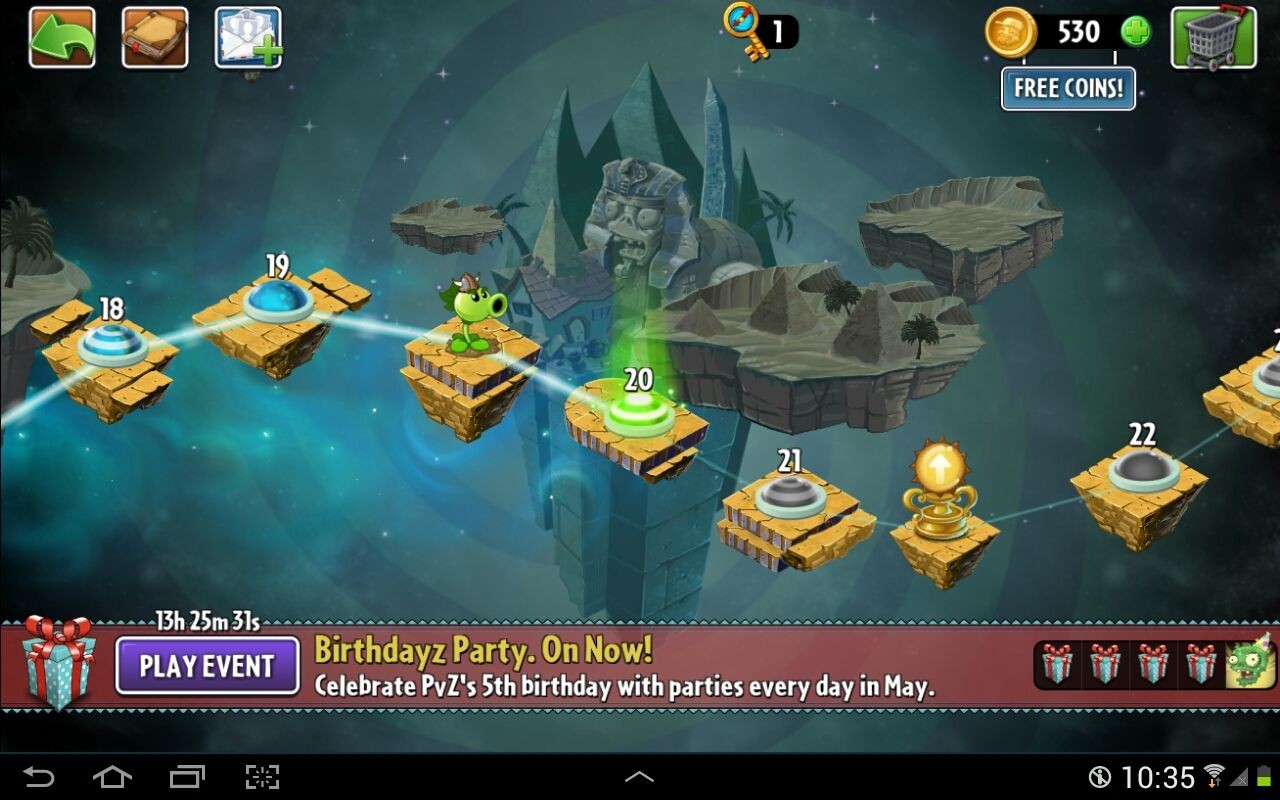This screenshot has width=1280, height=800.
Task: Open the shopping cart store
Action: (x=1213, y=38)
